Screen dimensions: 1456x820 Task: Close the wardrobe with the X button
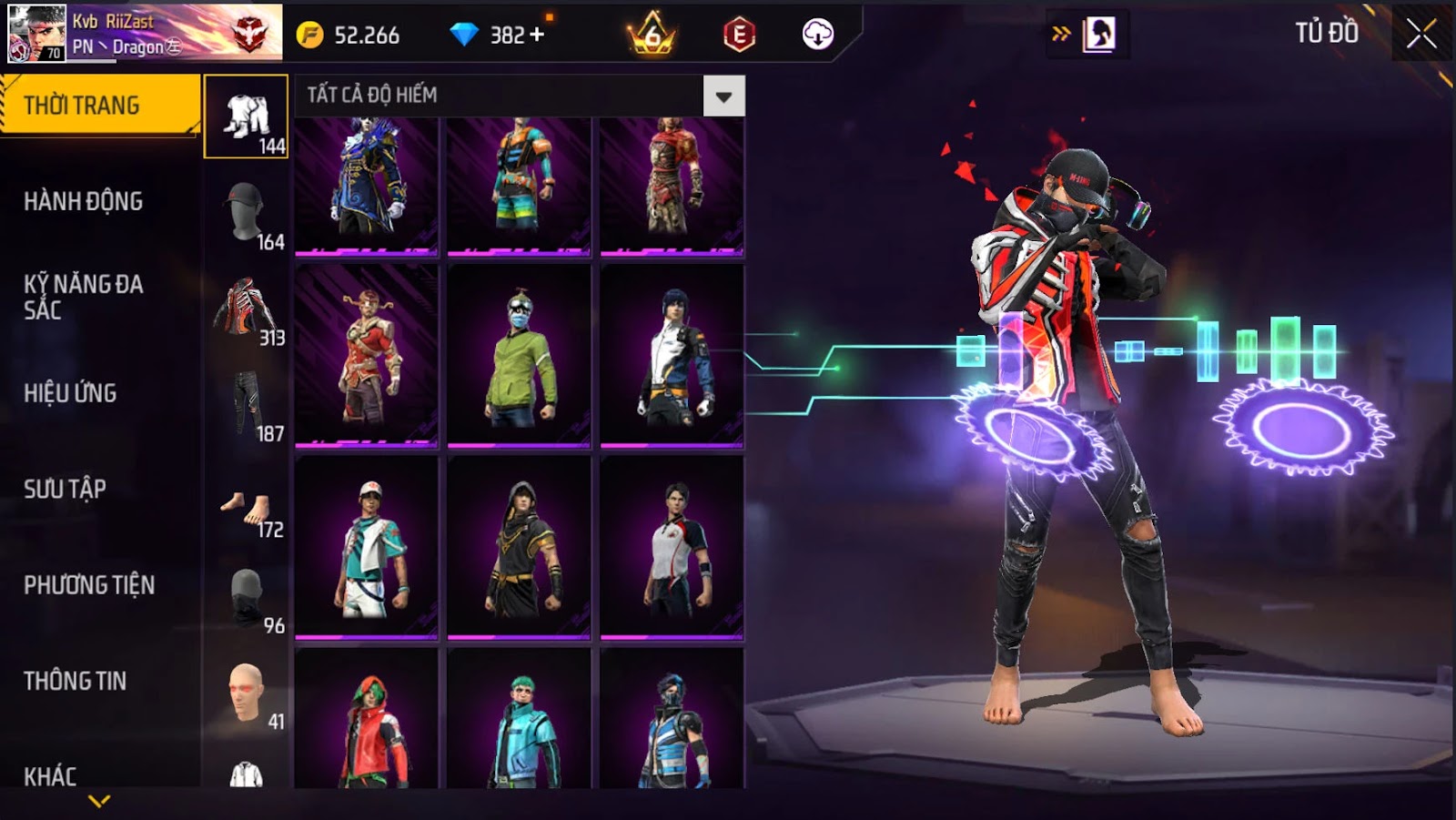[1421, 35]
